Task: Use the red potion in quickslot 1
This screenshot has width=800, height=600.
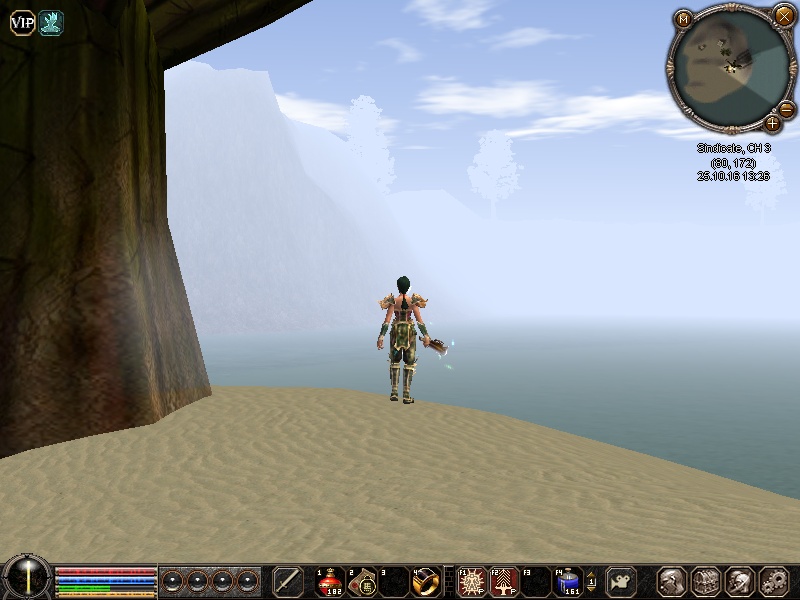Action: coord(331,581)
